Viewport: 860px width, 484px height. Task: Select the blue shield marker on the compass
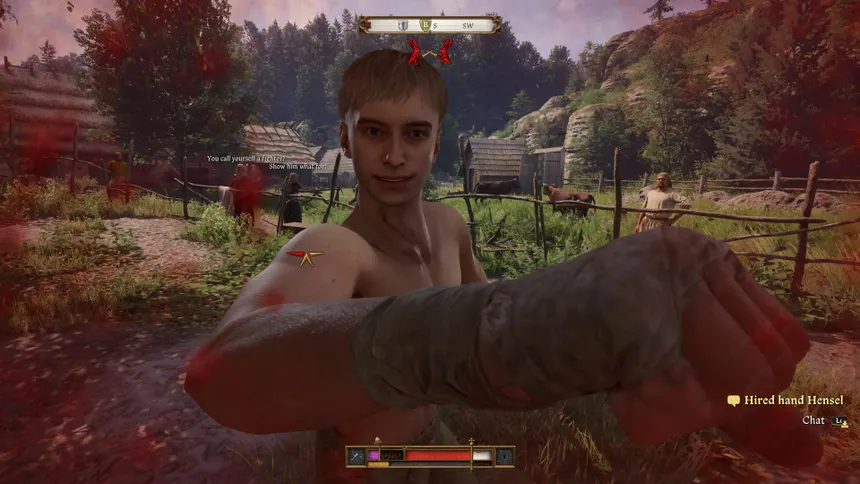click(x=401, y=25)
